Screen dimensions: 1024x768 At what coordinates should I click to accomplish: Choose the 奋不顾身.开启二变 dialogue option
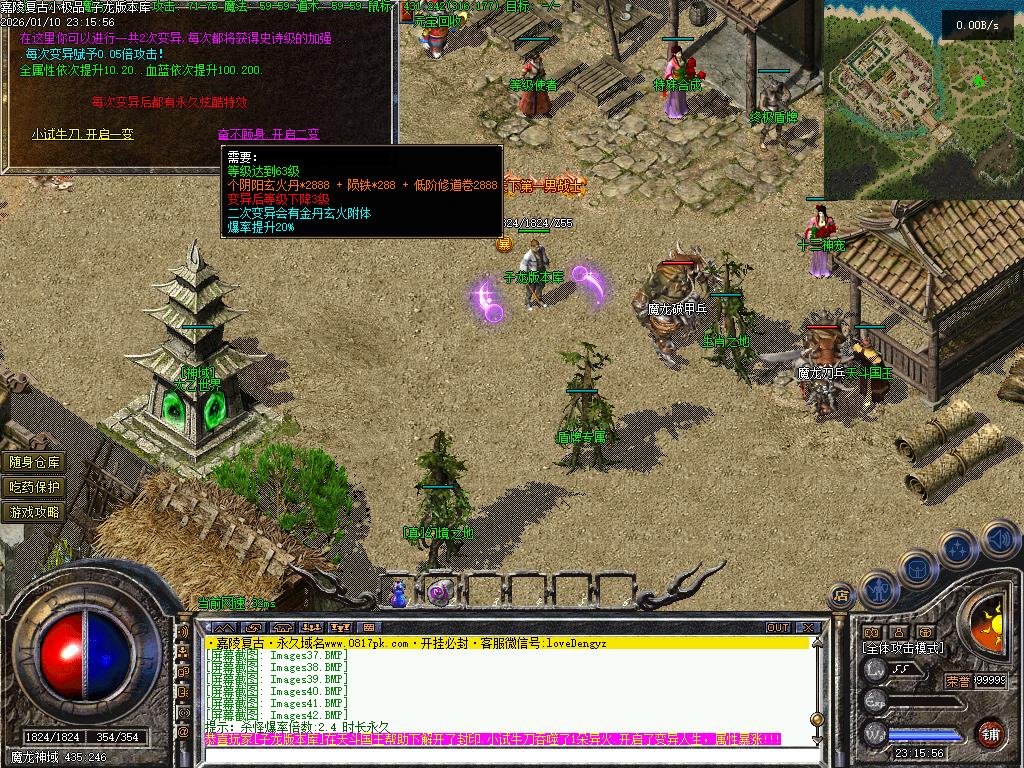pos(268,134)
